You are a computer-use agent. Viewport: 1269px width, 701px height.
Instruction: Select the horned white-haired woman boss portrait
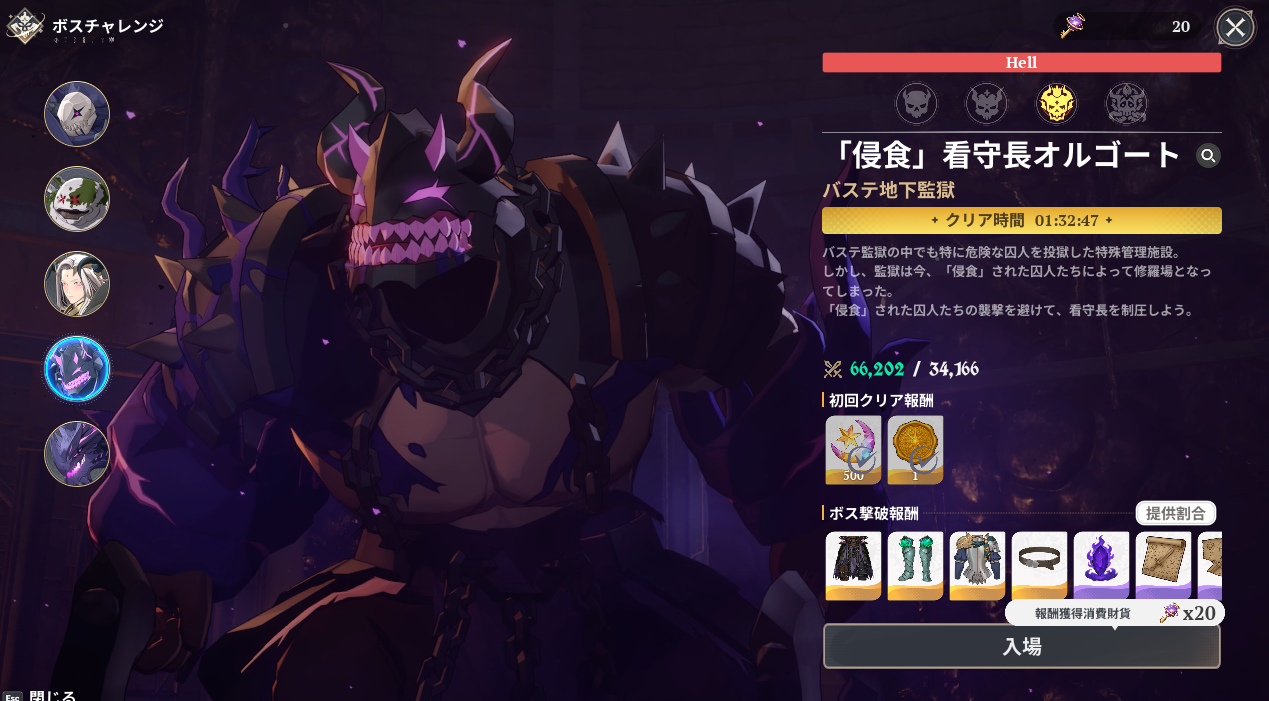click(77, 284)
